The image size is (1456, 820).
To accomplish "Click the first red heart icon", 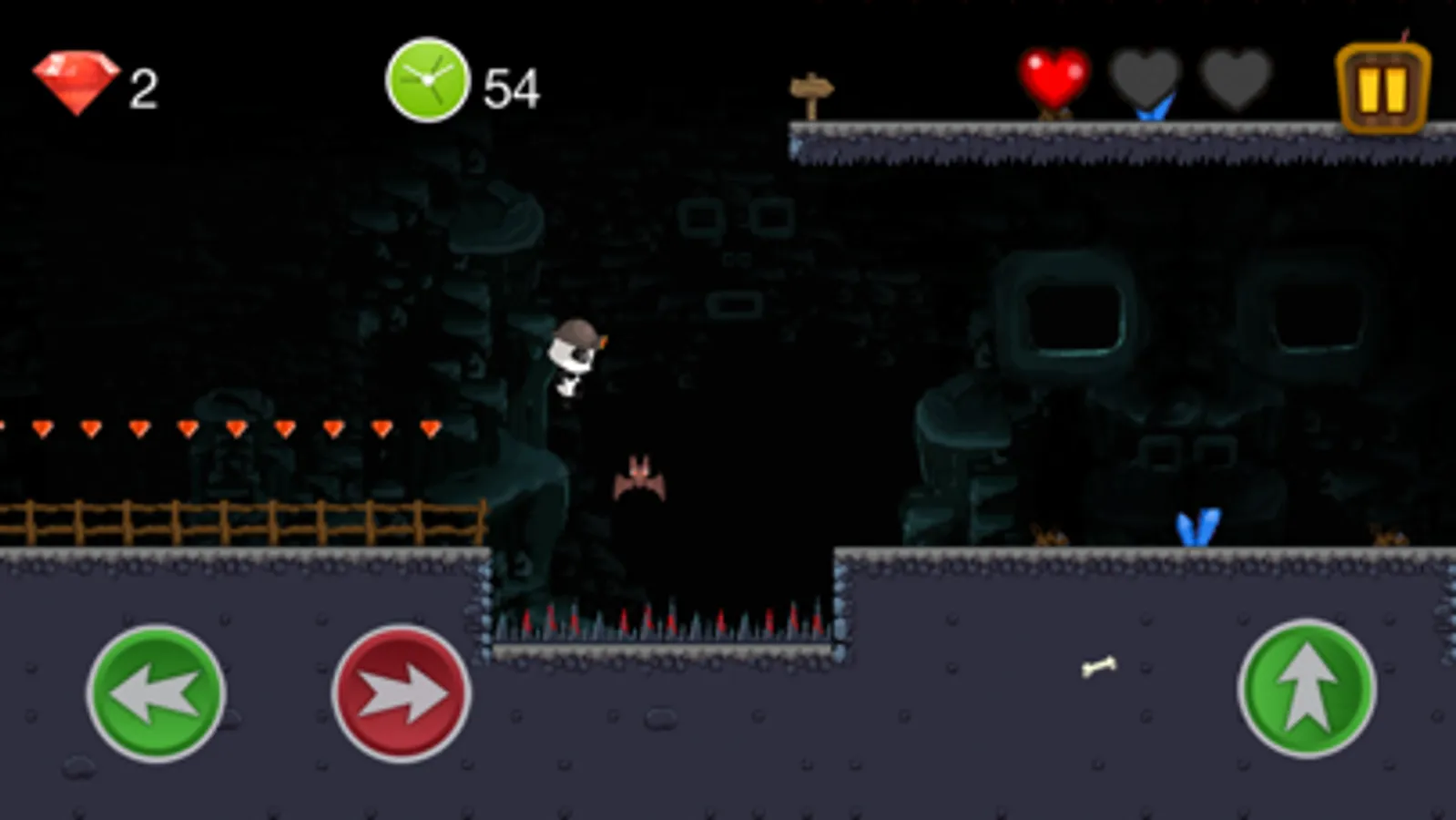I will pyautogui.click(x=1053, y=80).
